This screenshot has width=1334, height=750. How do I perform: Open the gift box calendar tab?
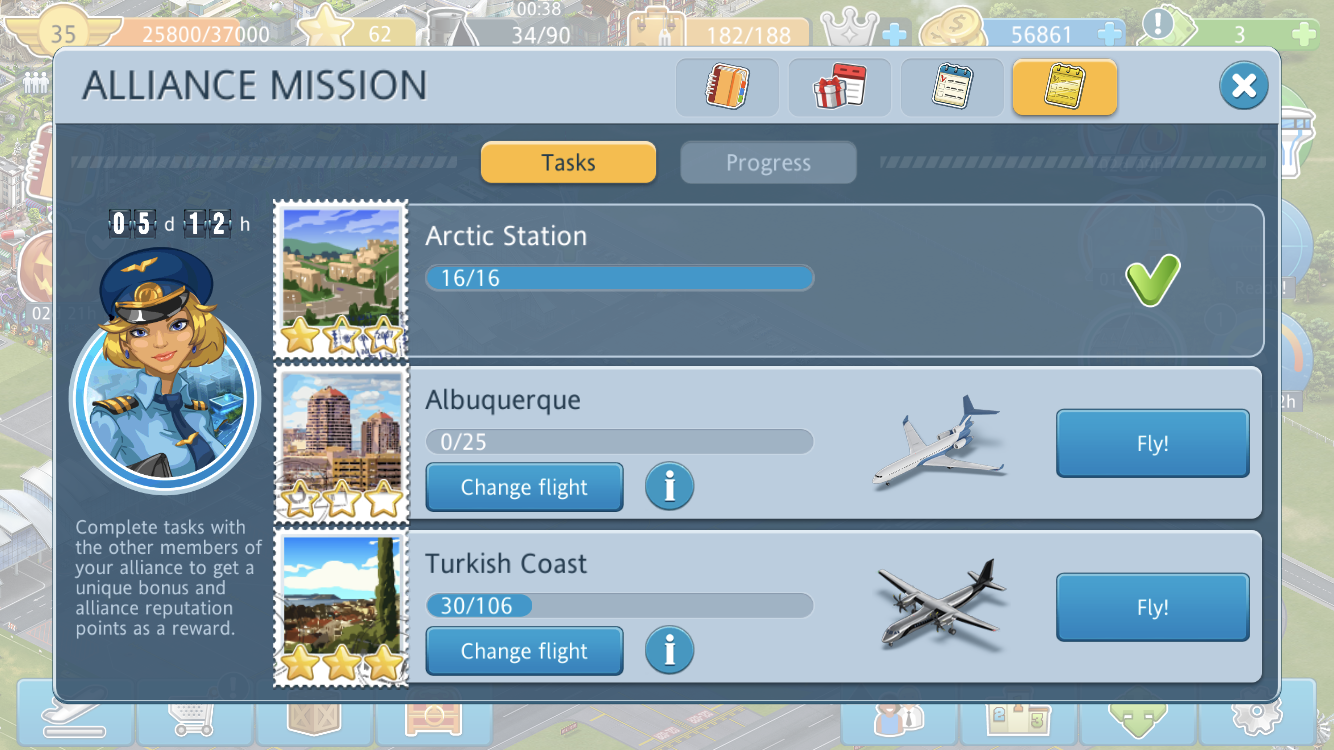[x=840, y=87]
